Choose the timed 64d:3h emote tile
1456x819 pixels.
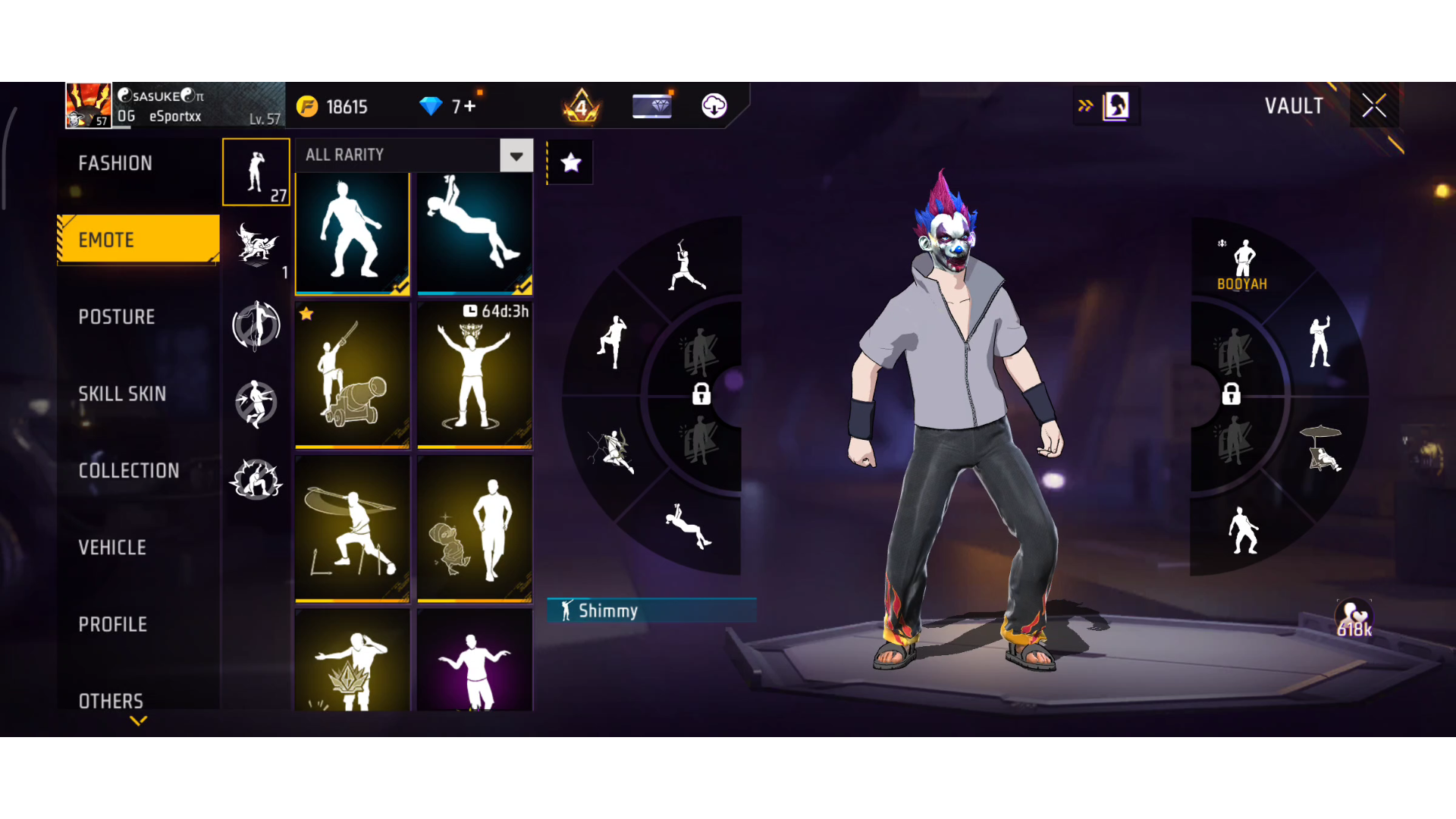point(475,375)
